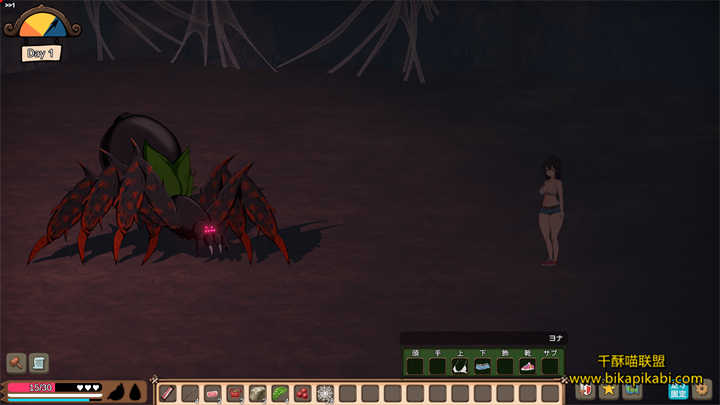Viewport: 720px width, 405px height.
Task: Select the red stick hotbar slot
Action: pyautogui.click(x=168, y=393)
